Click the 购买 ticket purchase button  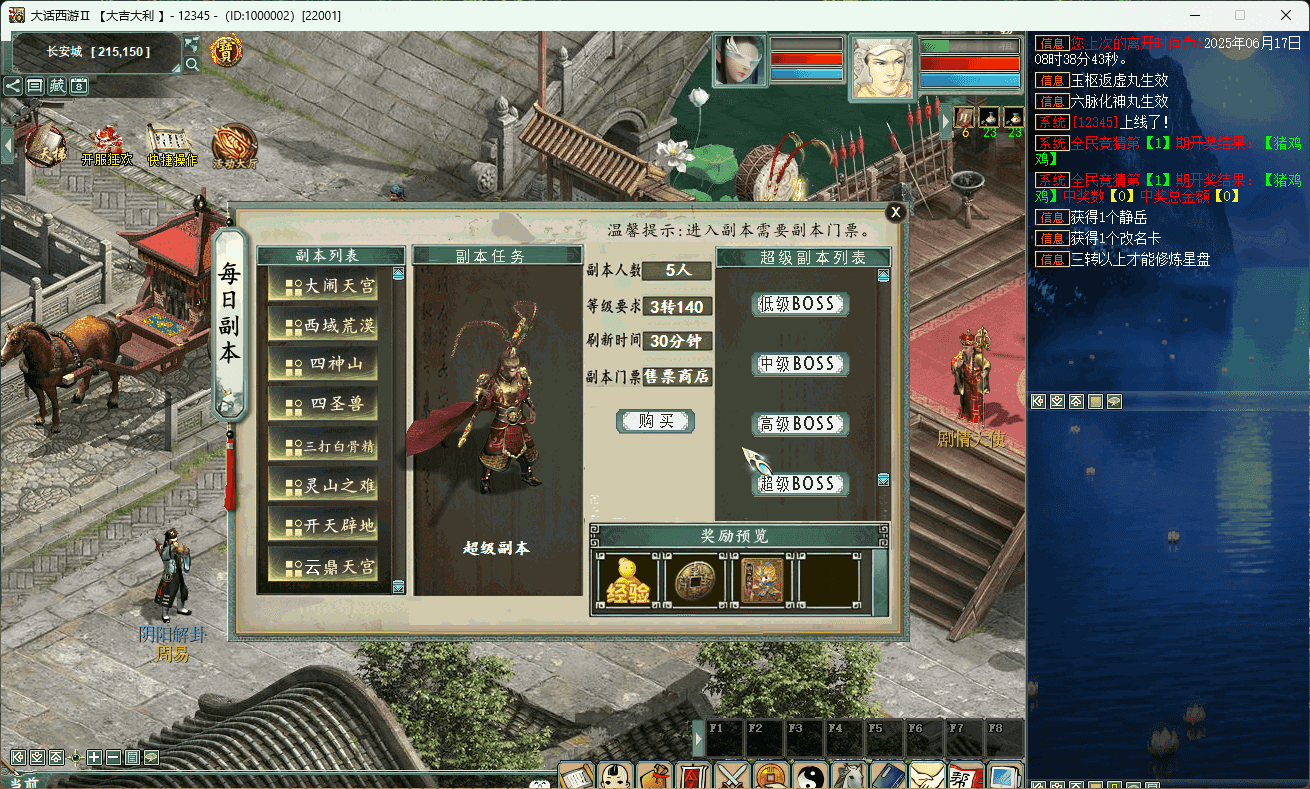pos(655,421)
